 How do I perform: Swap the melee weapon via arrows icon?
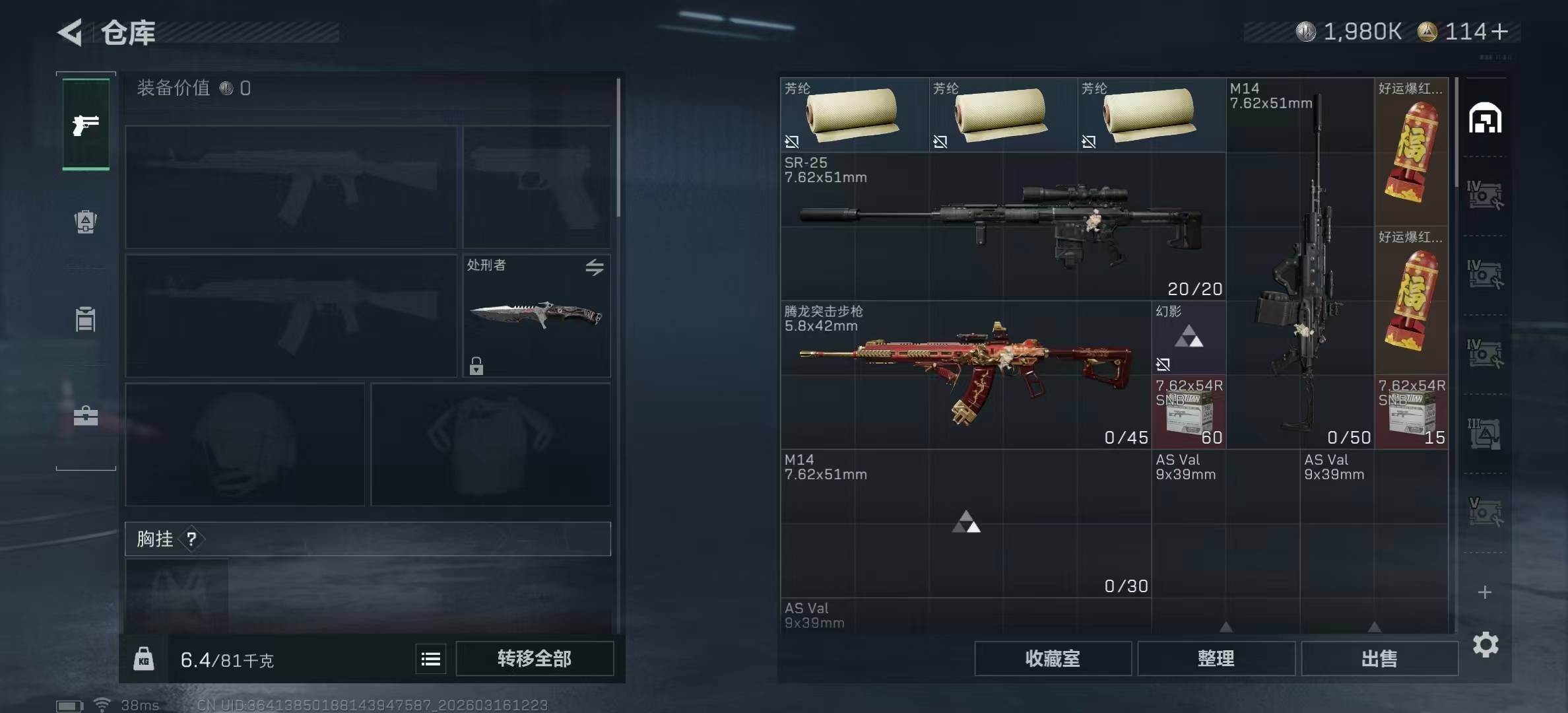tap(595, 267)
